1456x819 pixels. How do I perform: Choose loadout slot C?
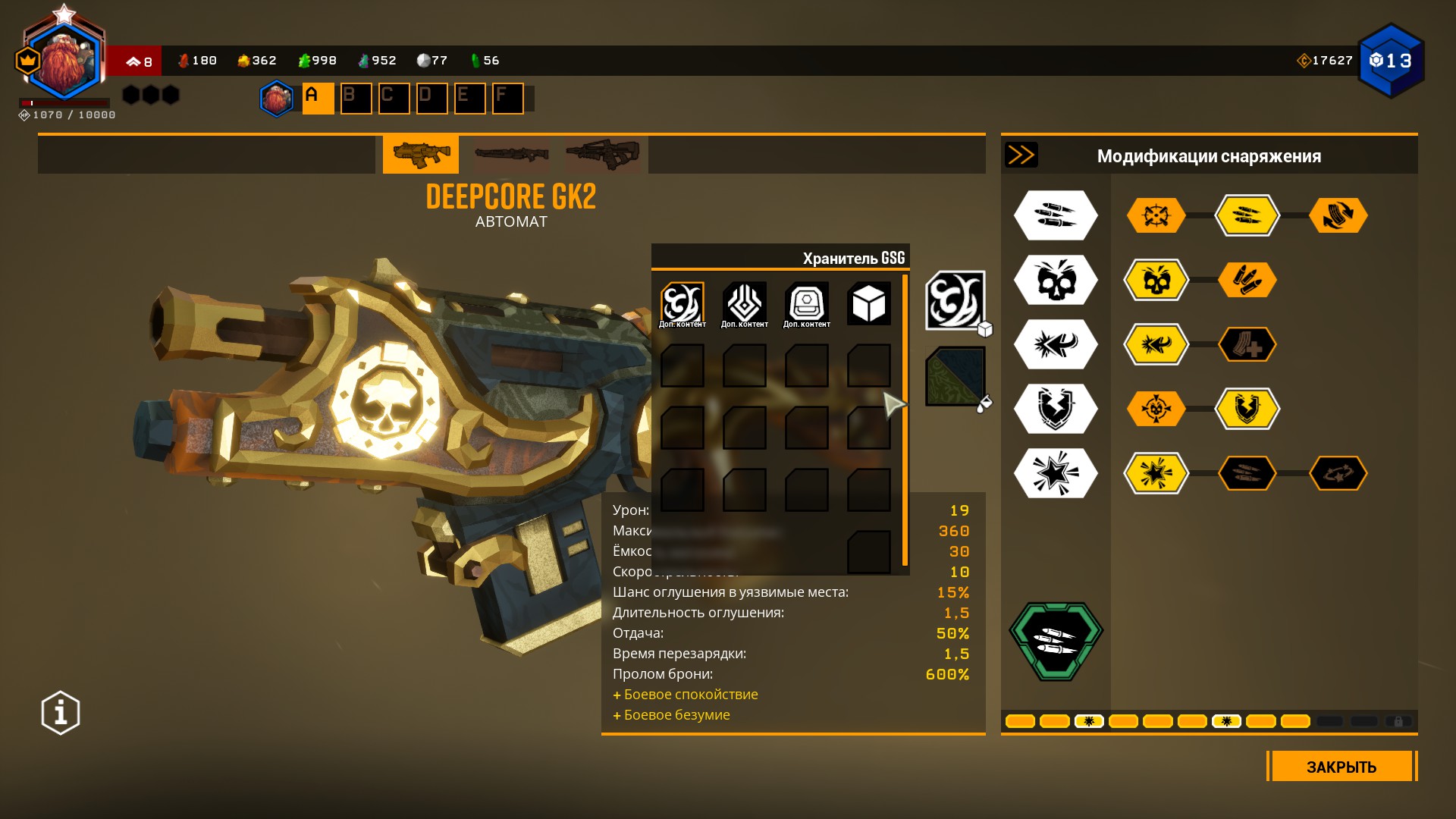coord(394,99)
